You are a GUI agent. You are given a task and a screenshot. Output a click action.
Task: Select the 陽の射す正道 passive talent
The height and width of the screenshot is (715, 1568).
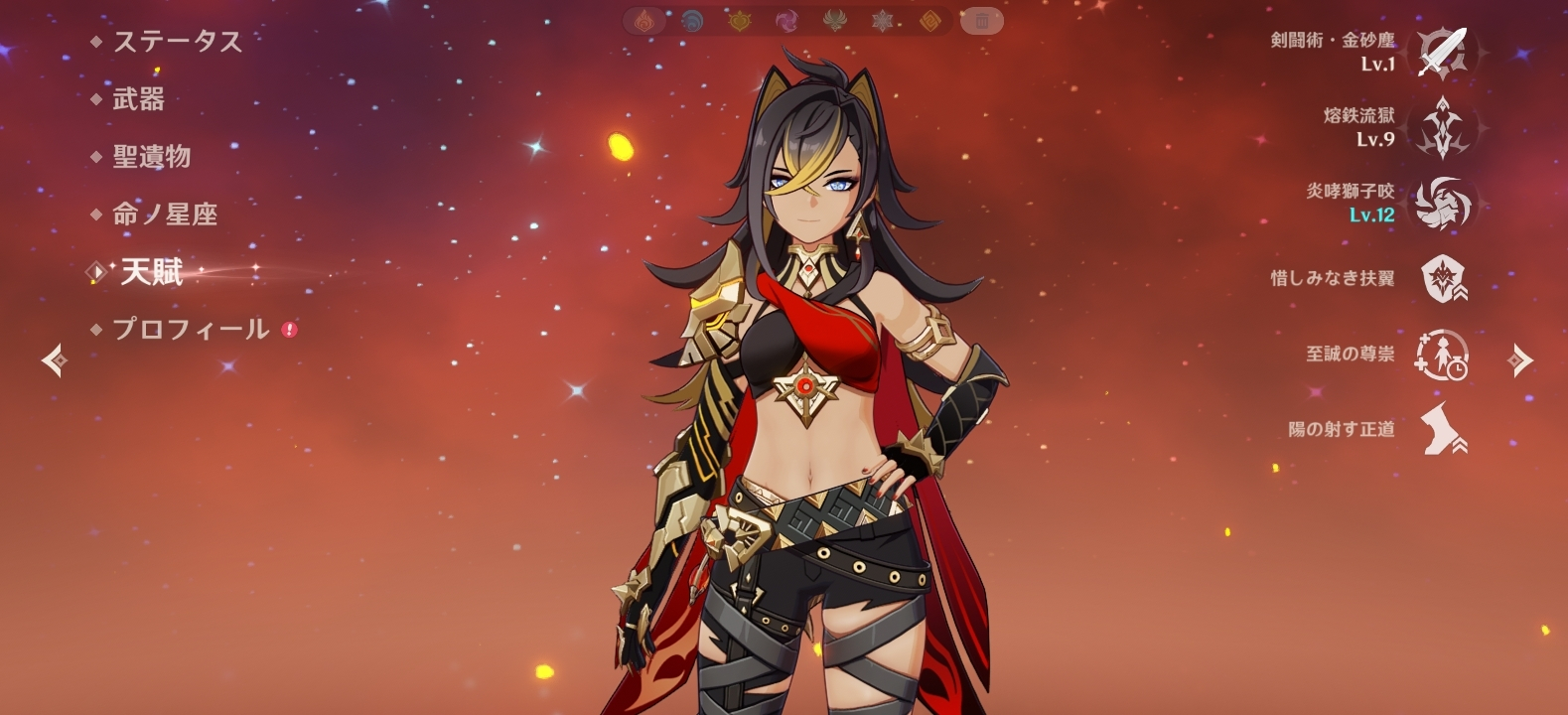tap(1443, 430)
